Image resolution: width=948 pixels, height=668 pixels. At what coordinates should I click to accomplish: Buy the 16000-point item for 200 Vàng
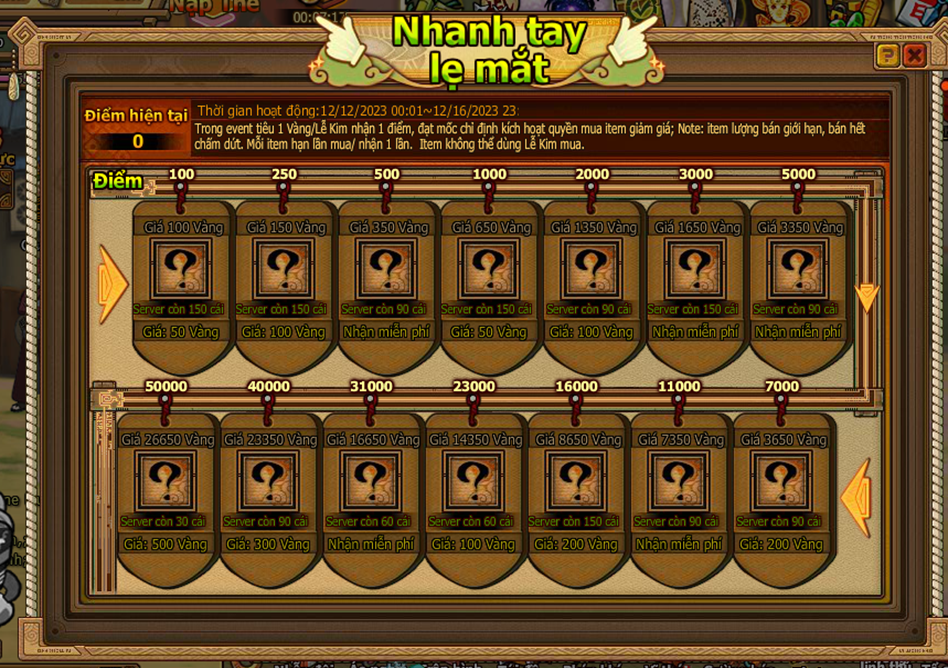(x=575, y=544)
